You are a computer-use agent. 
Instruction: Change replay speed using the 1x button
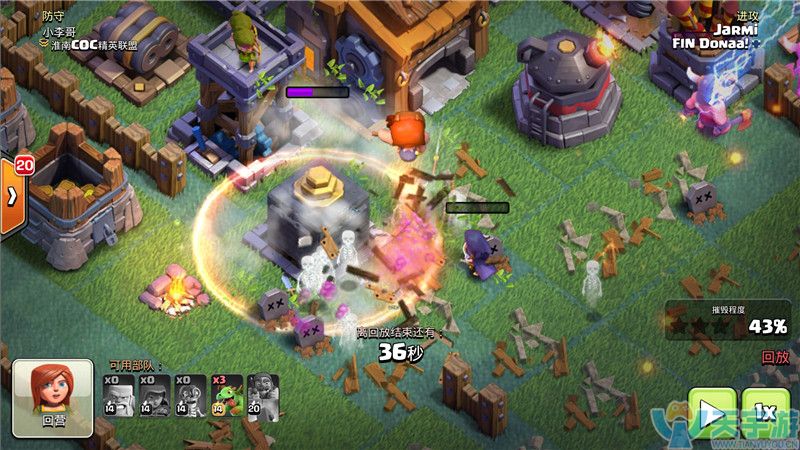765,414
